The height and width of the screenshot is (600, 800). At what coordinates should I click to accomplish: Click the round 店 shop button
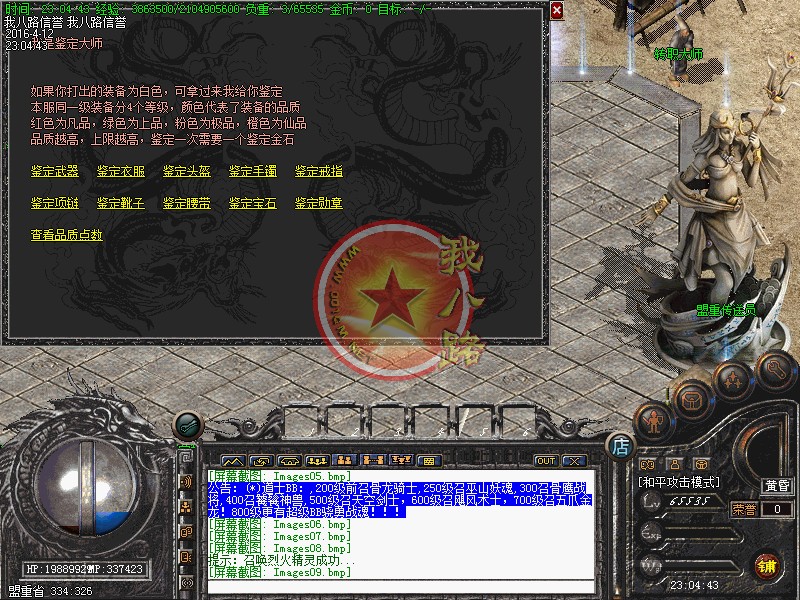(620, 446)
